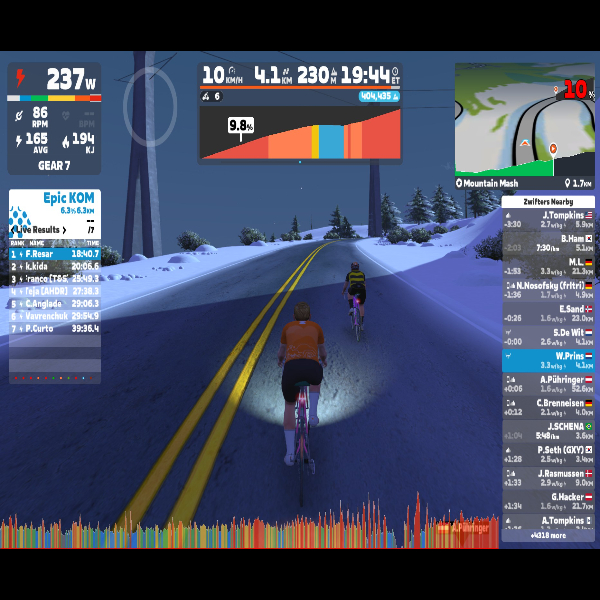
Task: Show the +4318 more riders
Action: click(x=547, y=535)
